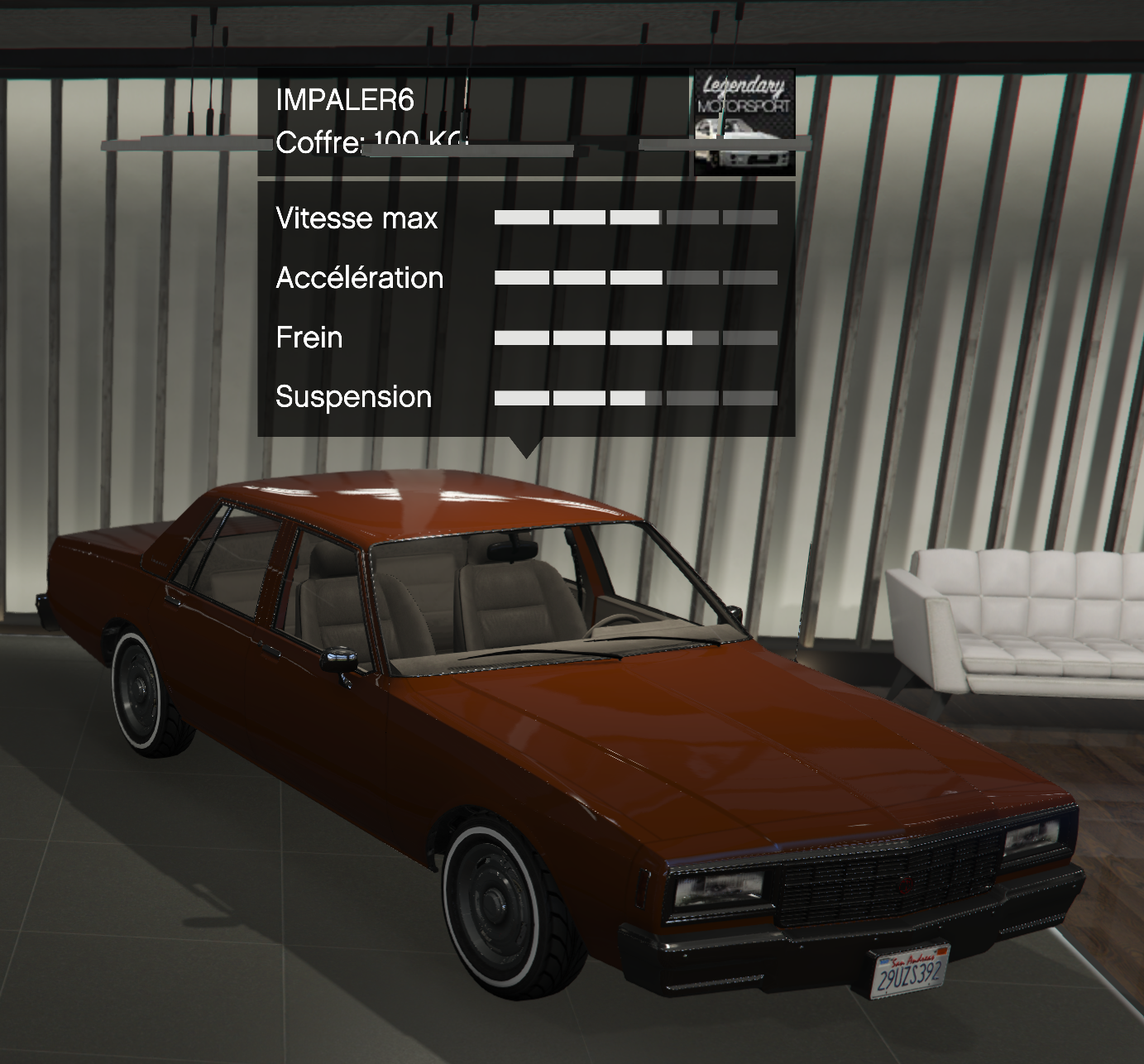Viewport: 1144px width, 1064px height.
Task: Select the Frein stat row
Action: point(308,338)
